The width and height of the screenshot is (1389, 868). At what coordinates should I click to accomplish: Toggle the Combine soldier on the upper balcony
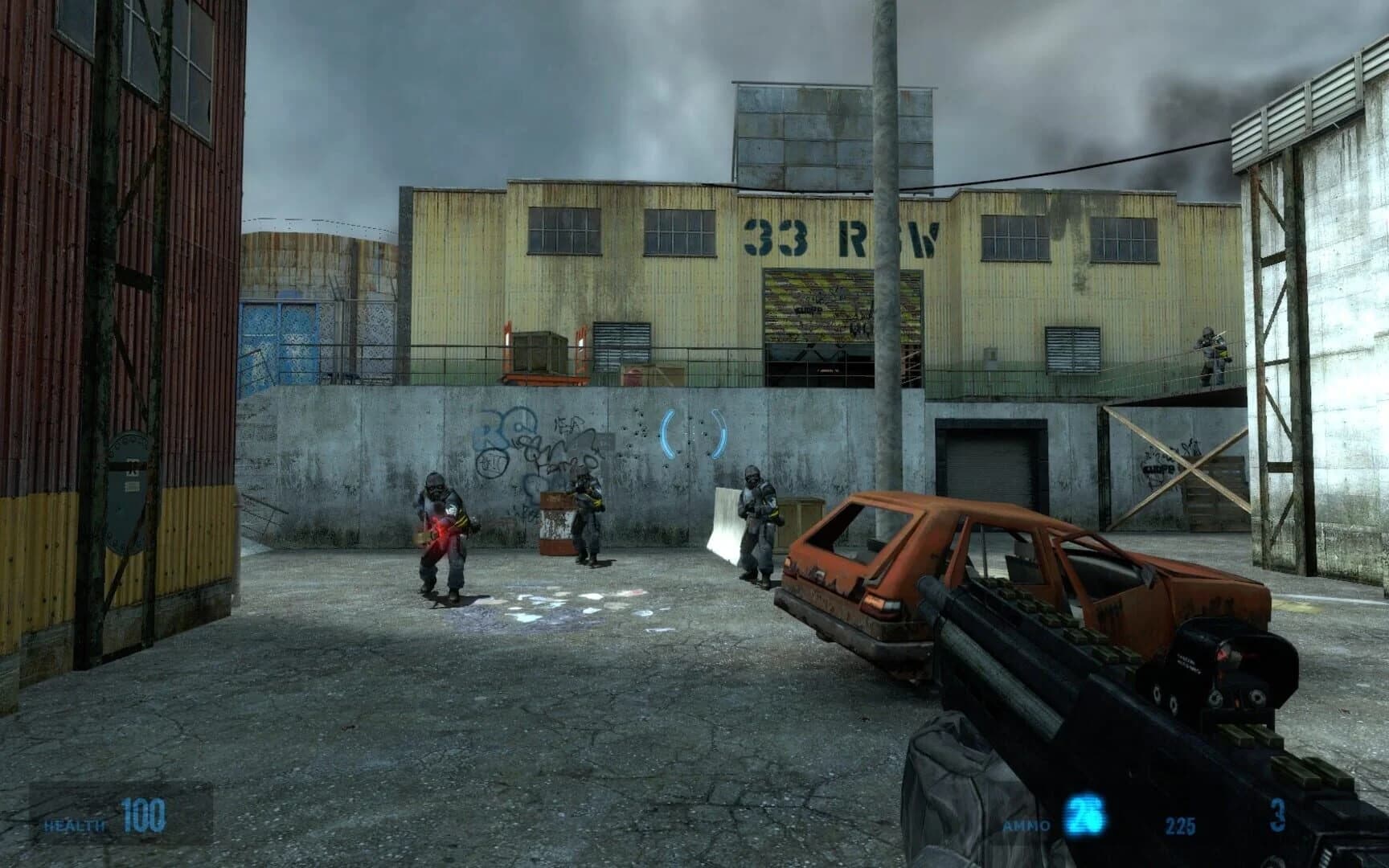coord(1212,350)
